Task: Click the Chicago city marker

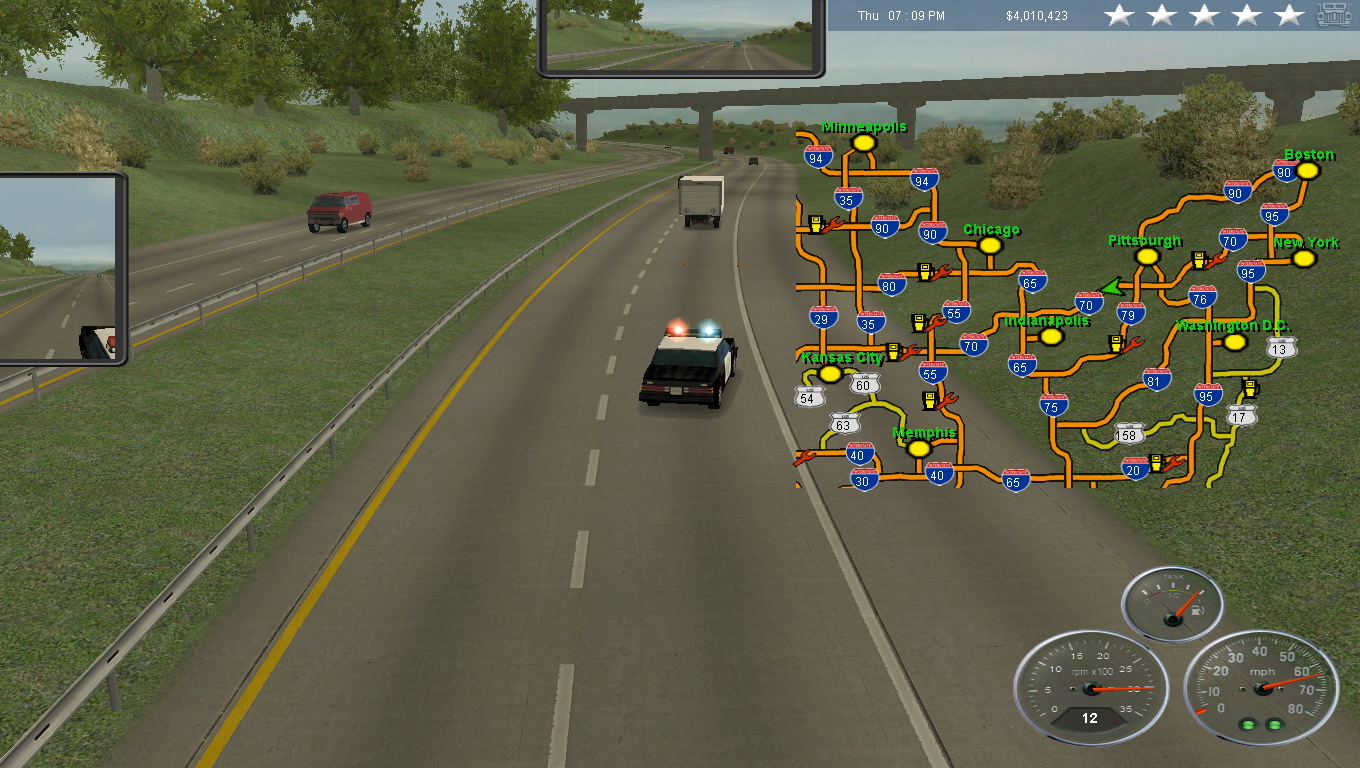Action: pos(990,245)
